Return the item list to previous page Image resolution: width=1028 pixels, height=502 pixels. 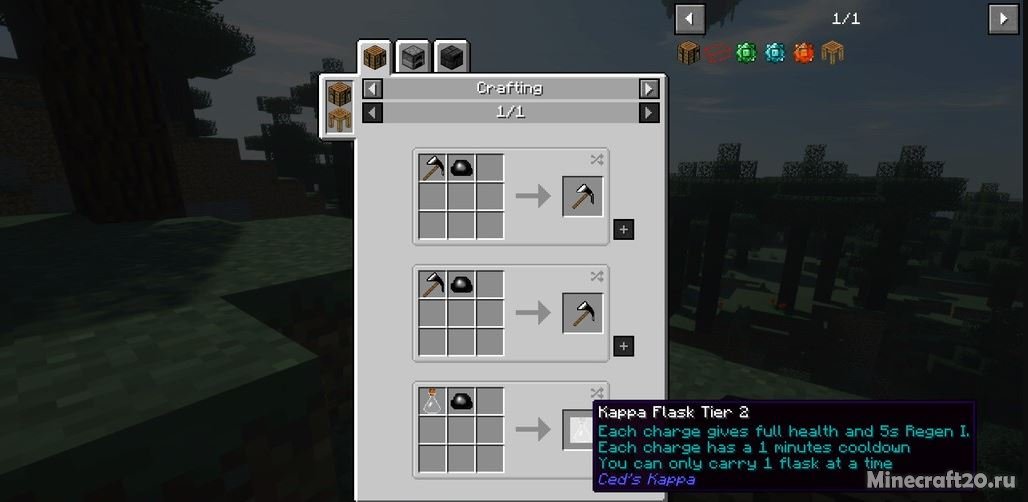point(690,18)
